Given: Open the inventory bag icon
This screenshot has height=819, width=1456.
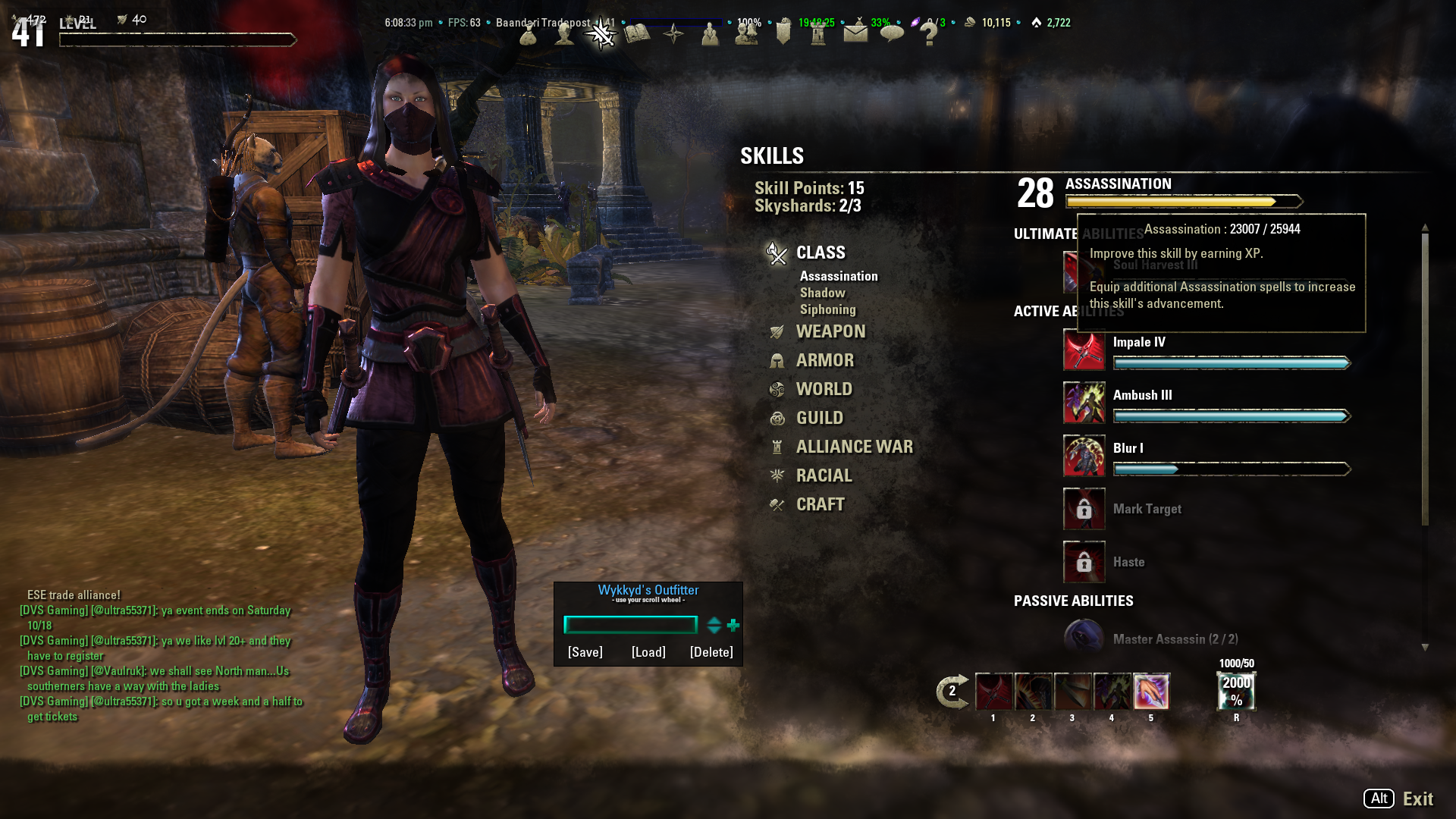Looking at the screenshot, I should click(529, 34).
